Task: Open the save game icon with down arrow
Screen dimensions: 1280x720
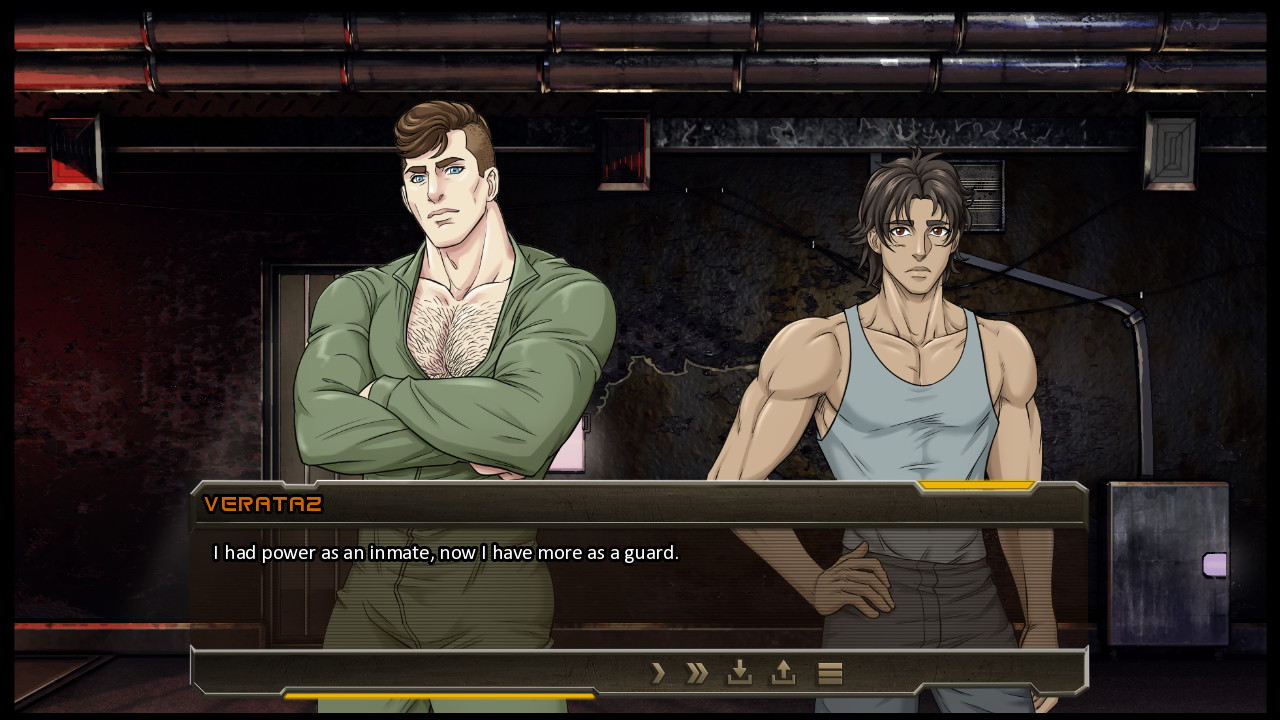Action: 739,673
